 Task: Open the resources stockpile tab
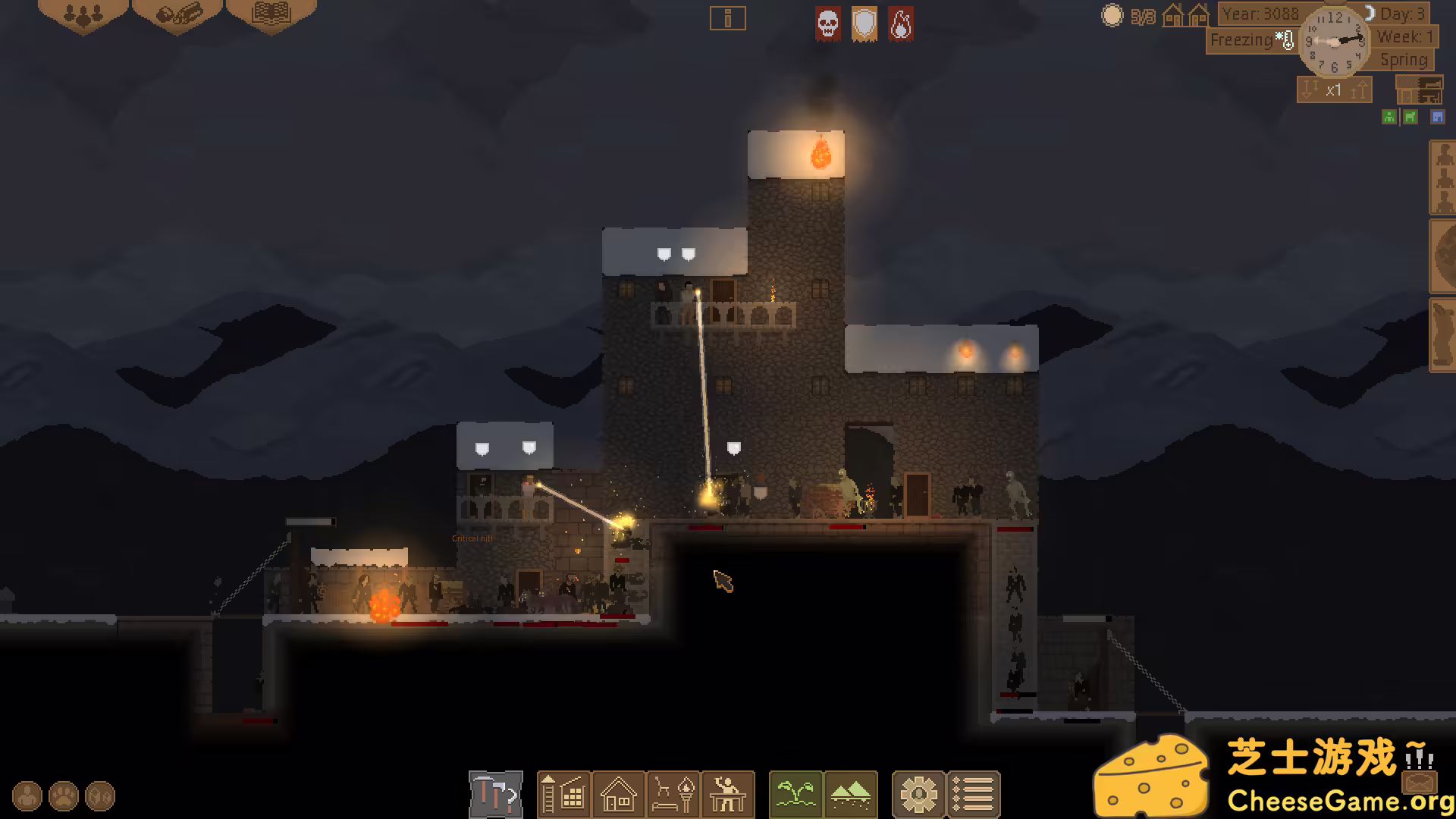[178, 14]
